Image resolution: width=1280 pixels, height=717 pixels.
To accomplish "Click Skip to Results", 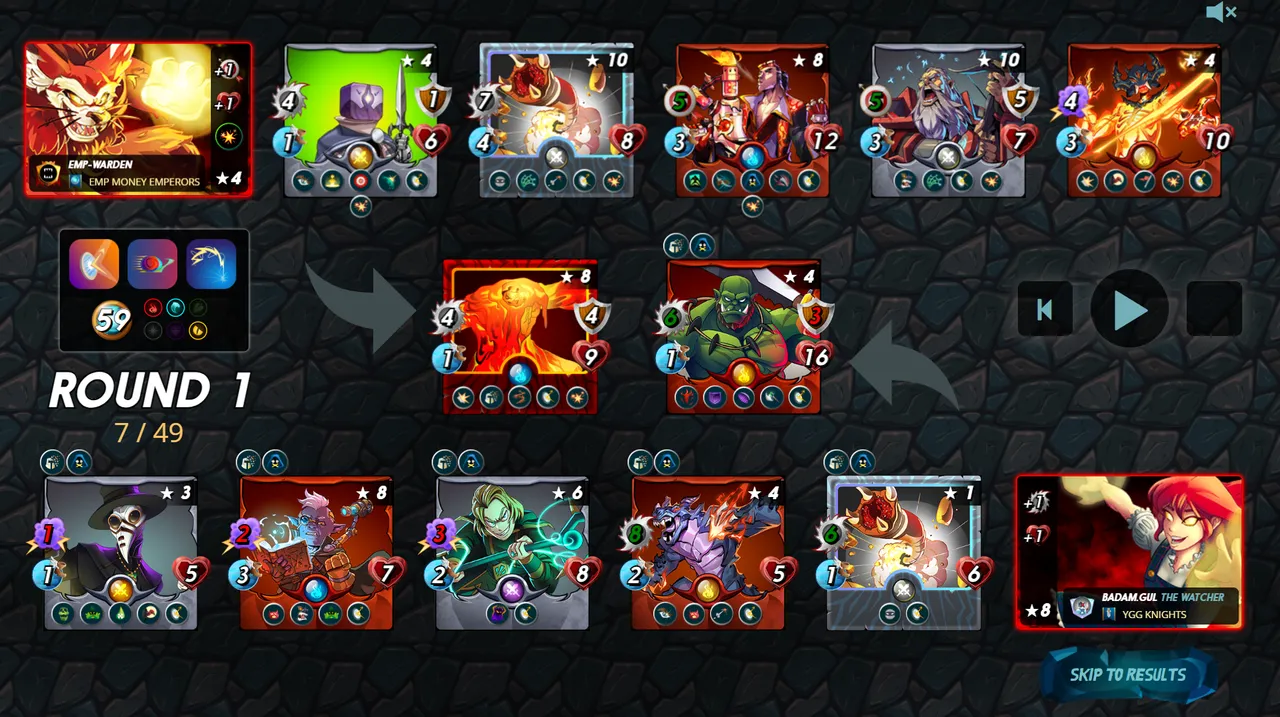I will point(1128,675).
